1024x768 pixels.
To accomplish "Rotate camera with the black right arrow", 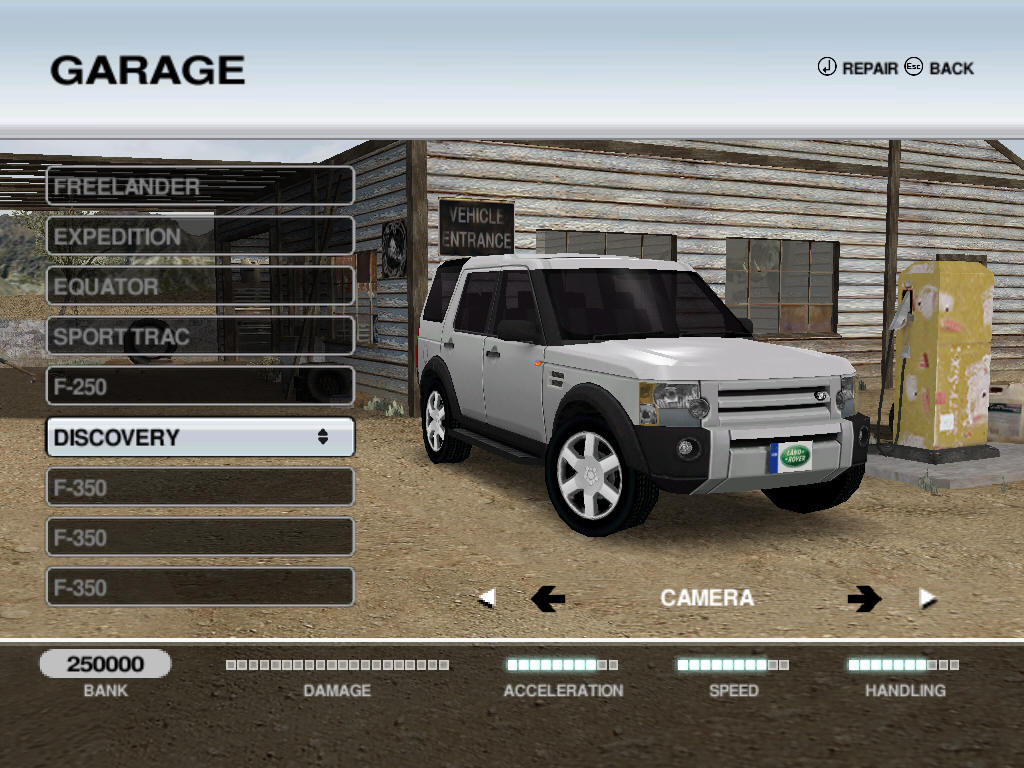I will [x=864, y=599].
